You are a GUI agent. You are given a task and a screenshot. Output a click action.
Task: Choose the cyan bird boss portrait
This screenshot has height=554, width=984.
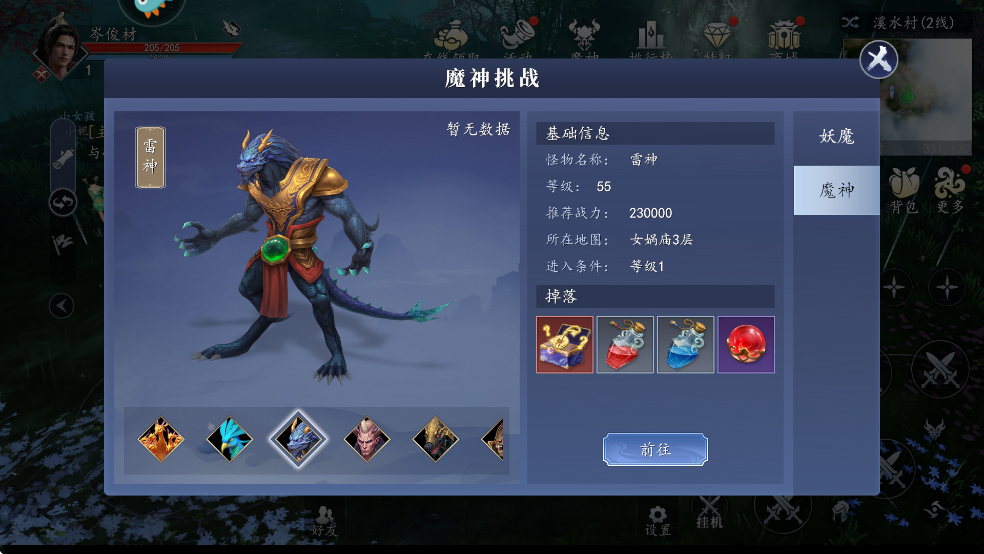[229, 438]
